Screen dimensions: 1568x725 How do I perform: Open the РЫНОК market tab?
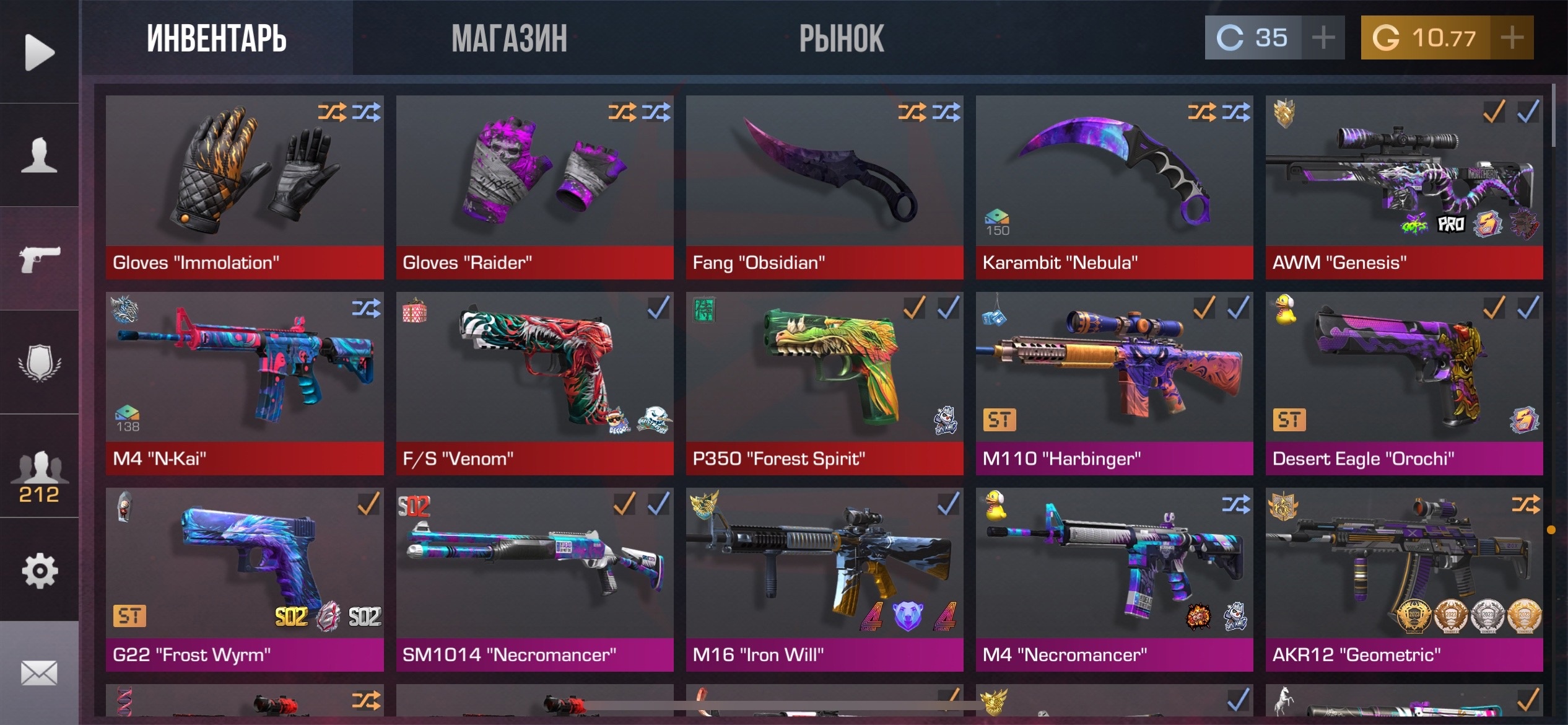click(841, 38)
